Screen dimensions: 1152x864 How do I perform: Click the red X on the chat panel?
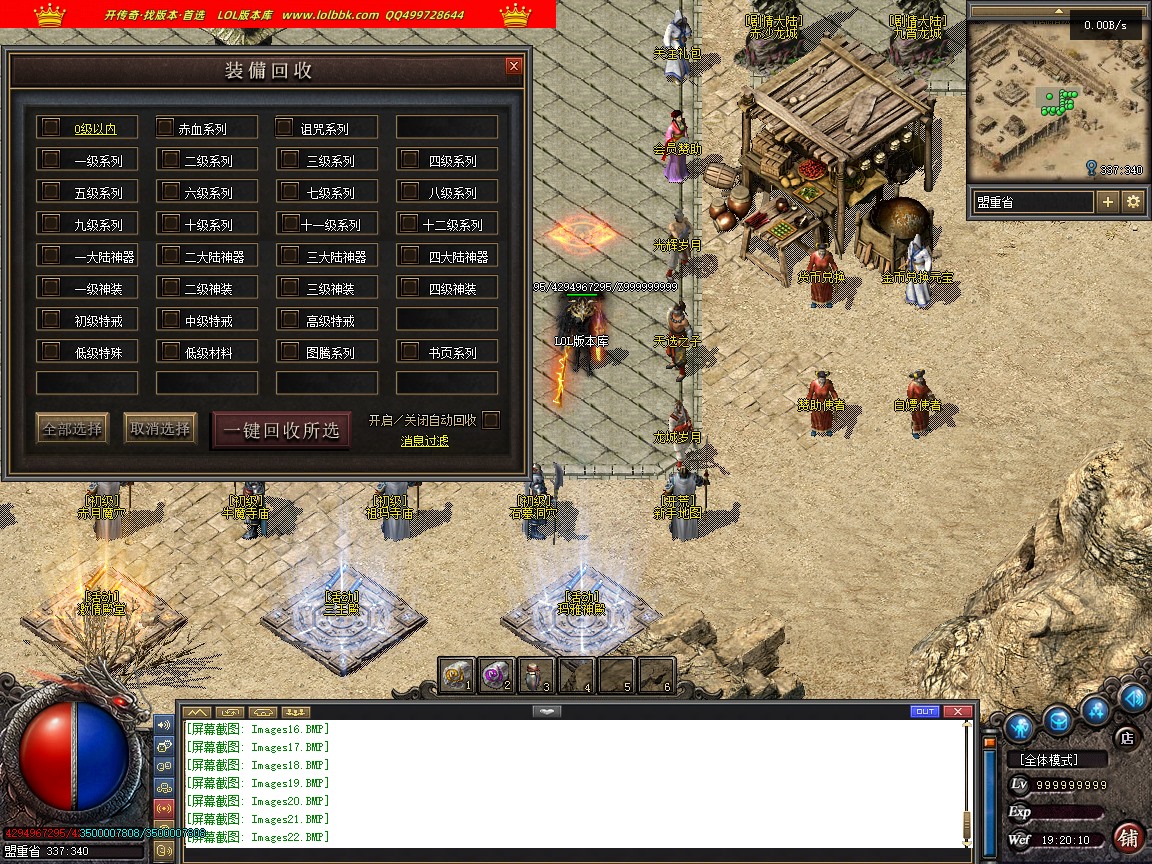958,711
